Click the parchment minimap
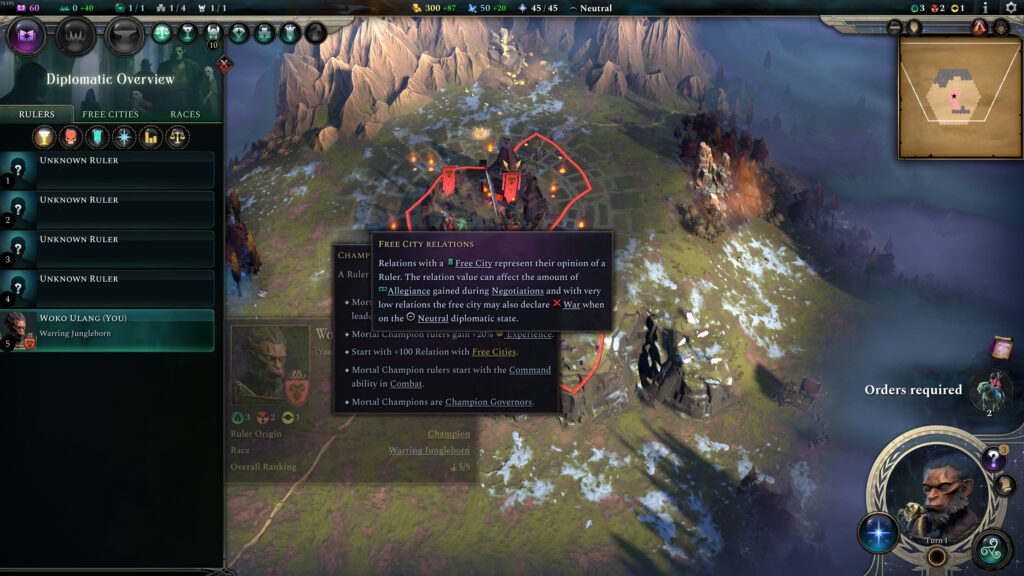The width and height of the screenshot is (1024, 576). 959,98
